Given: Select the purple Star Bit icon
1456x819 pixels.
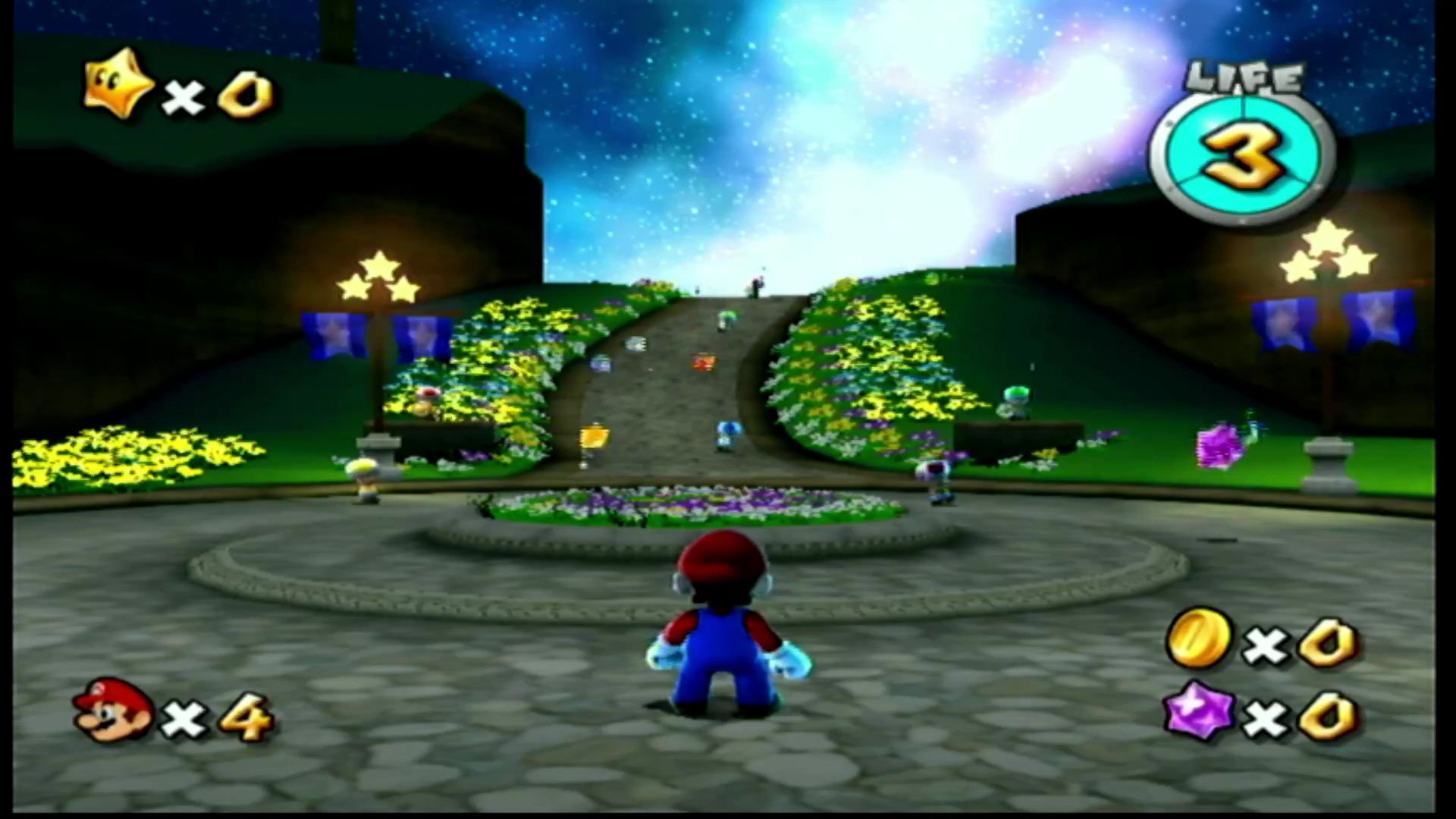Looking at the screenshot, I should 1200,711.
